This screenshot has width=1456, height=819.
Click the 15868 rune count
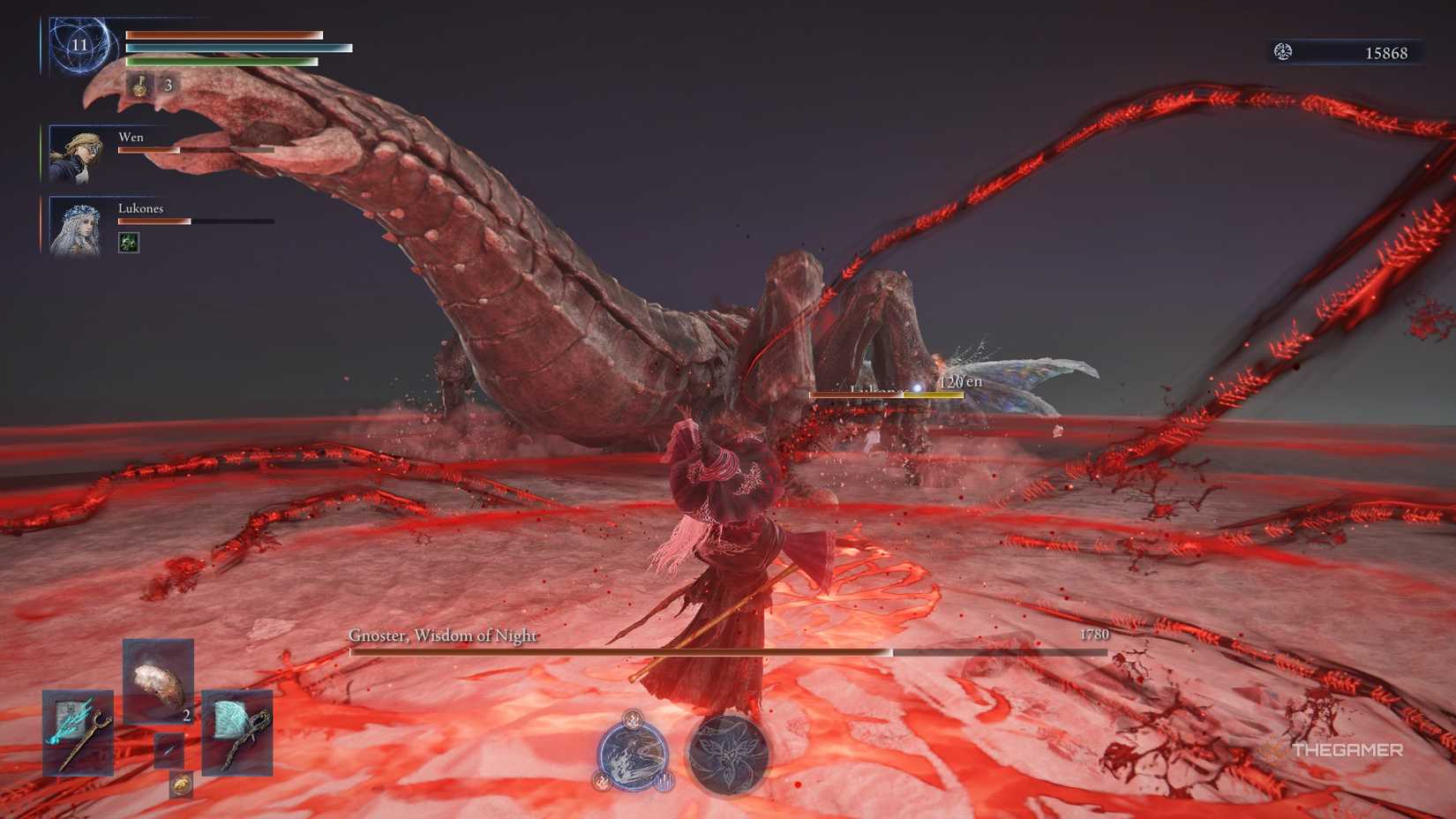pos(1385,51)
